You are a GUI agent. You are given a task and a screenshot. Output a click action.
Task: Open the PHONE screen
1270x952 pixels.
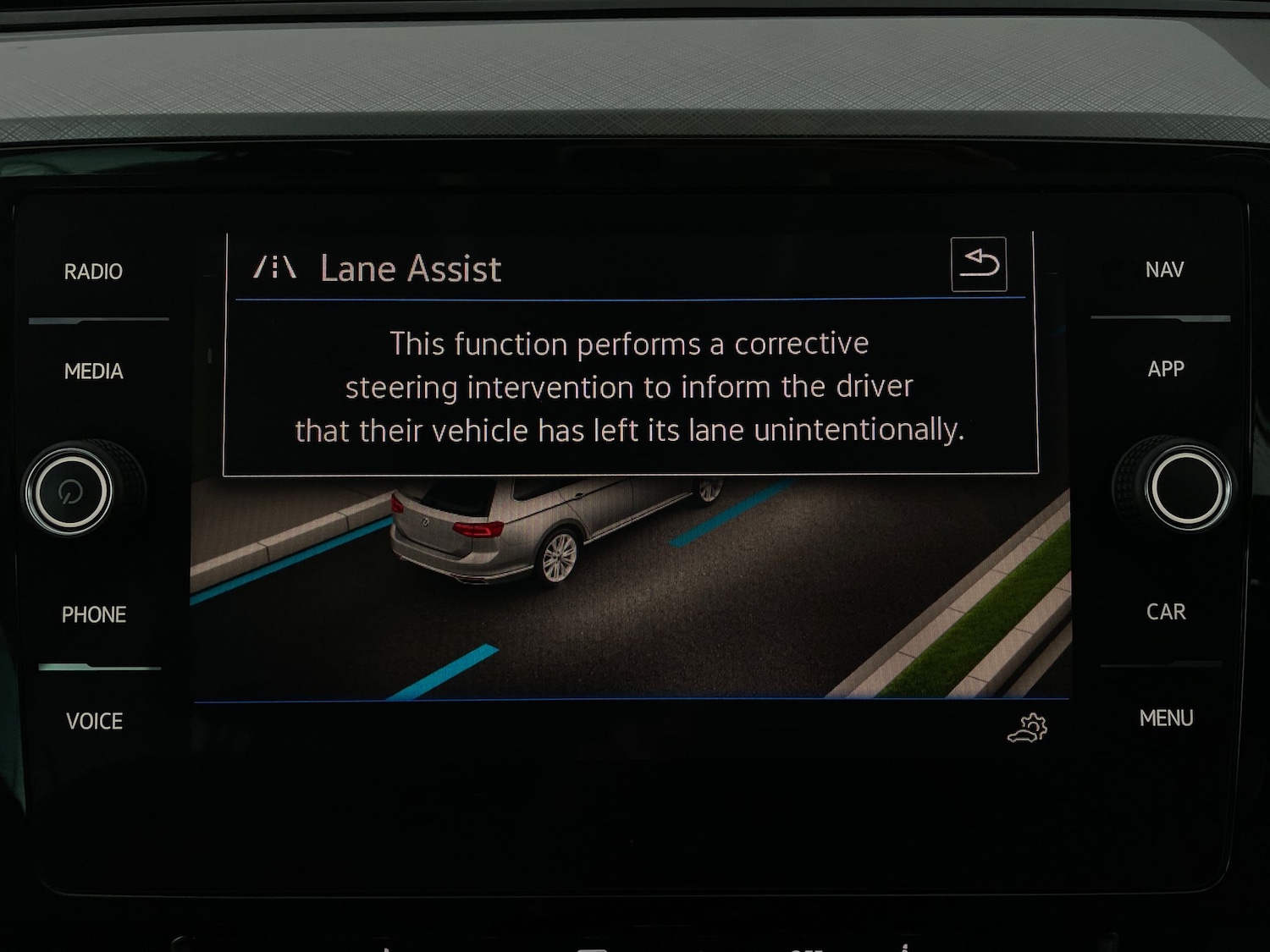point(93,615)
